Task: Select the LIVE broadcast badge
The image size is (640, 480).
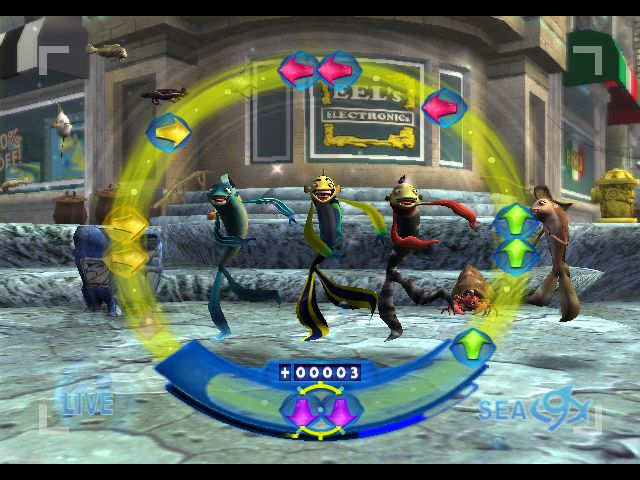Action: tap(87, 402)
